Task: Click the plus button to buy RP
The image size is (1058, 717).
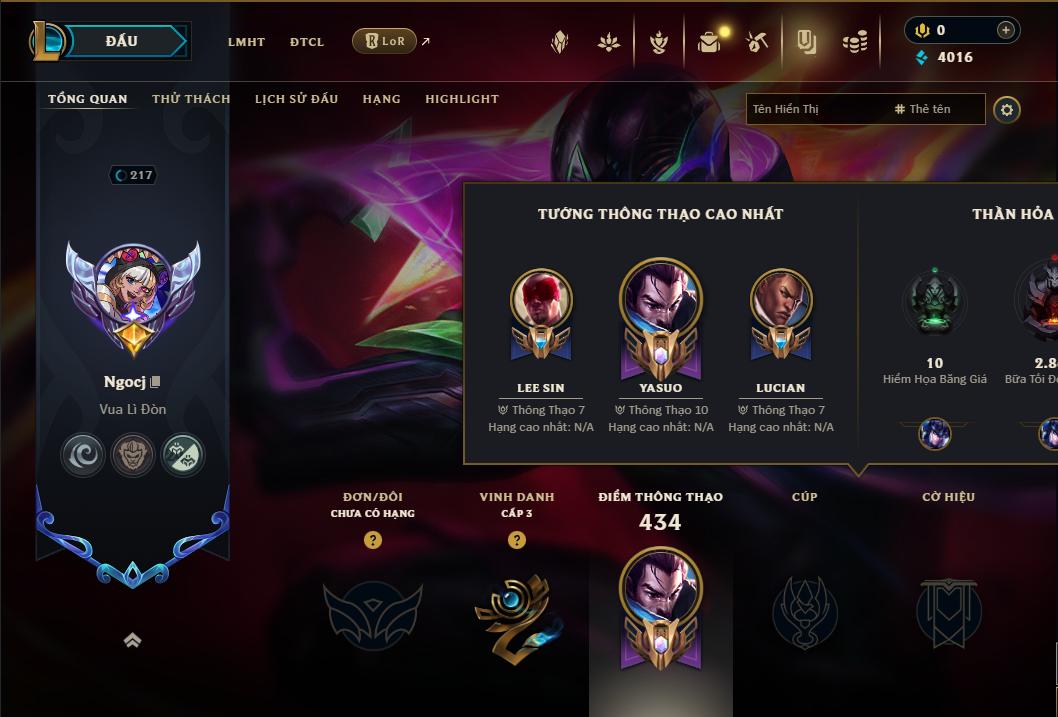Action: [x=1005, y=31]
